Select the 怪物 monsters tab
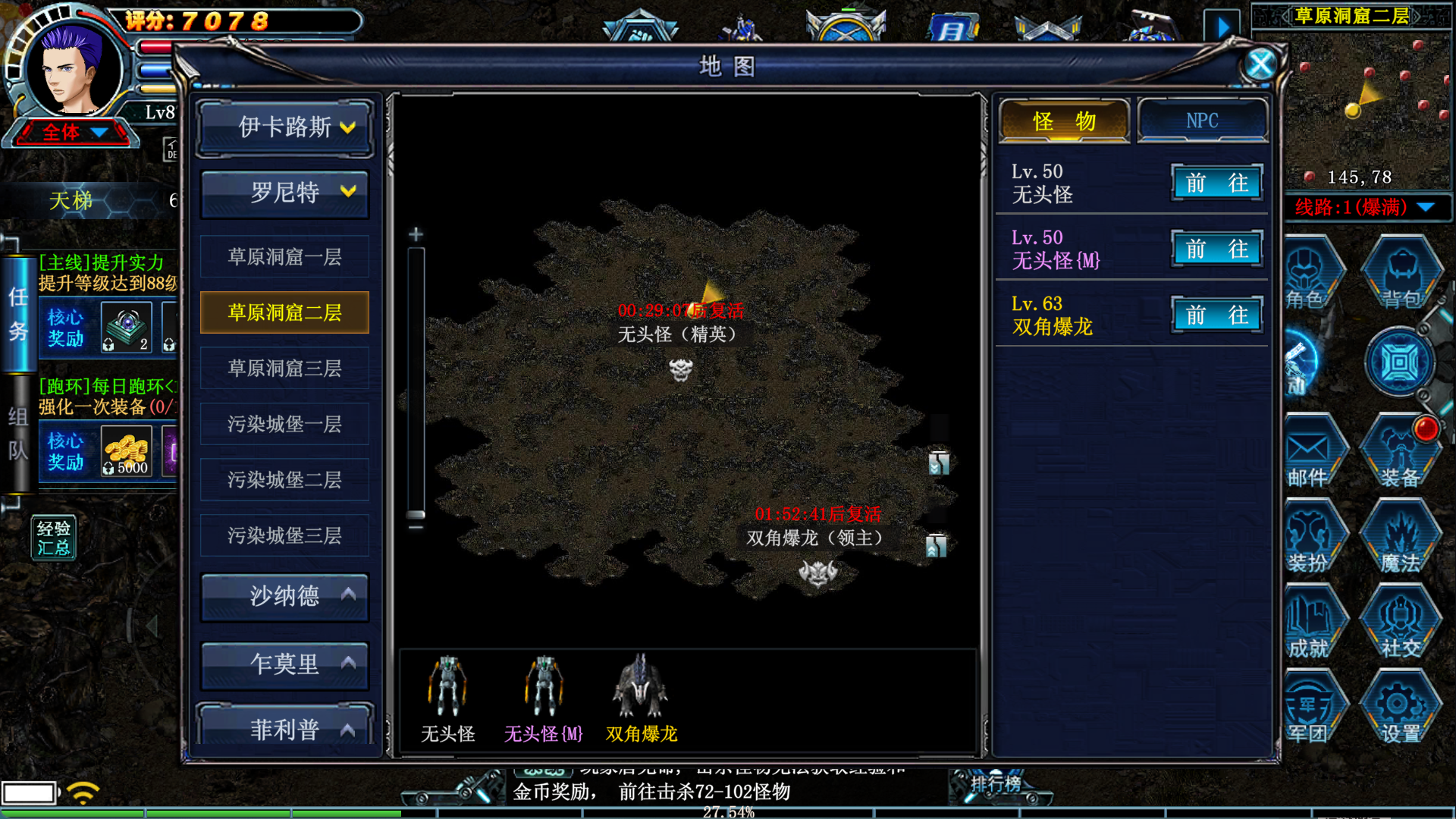This screenshot has width=1456, height=819. [x=1064, y=121]
